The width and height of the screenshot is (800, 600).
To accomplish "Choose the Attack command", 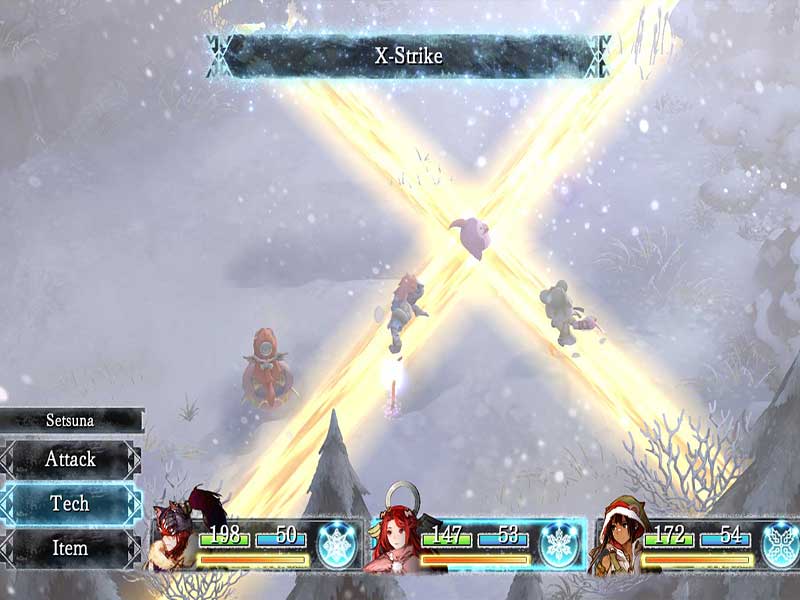I will point(70,459).
